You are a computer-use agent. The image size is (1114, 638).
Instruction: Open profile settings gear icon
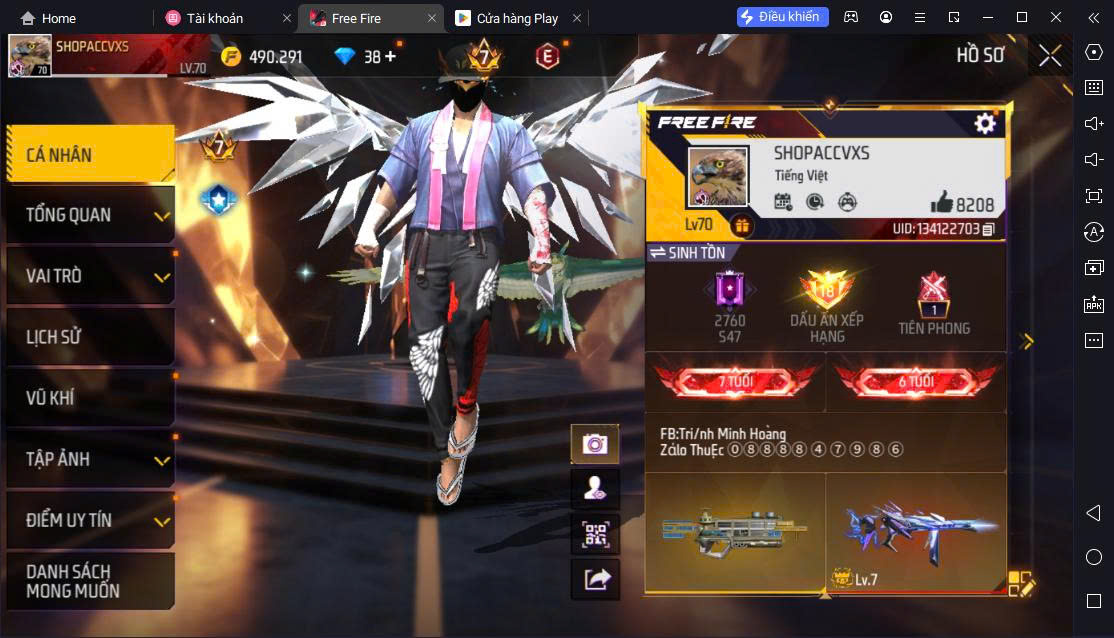pyautogui.click(x=985, y=123)
